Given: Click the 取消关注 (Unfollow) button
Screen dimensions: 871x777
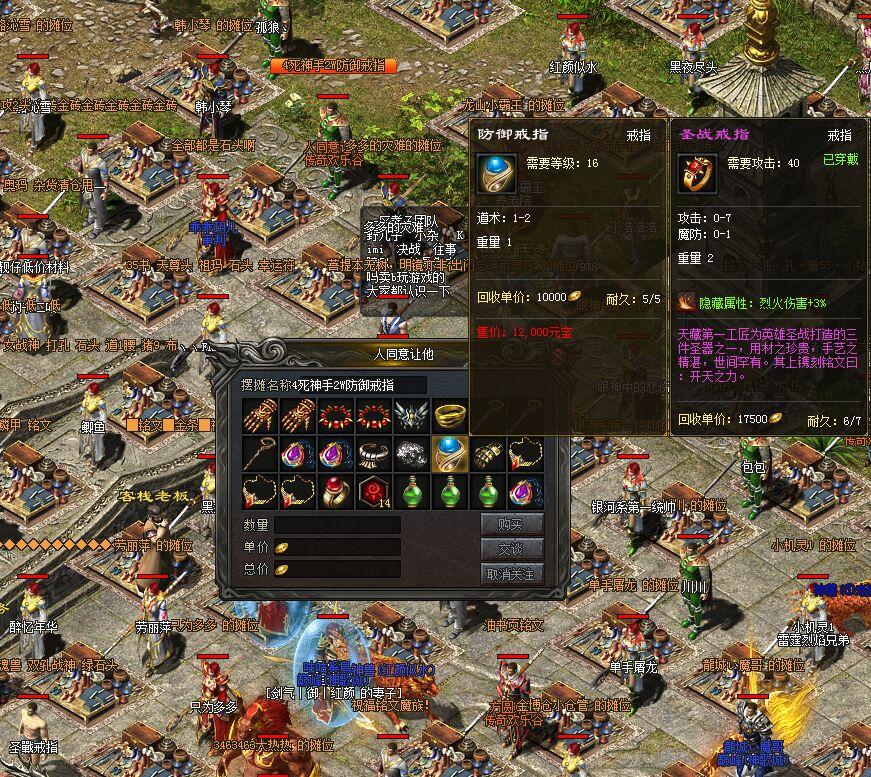Looking at the screenshot, I should coord(512,574).
